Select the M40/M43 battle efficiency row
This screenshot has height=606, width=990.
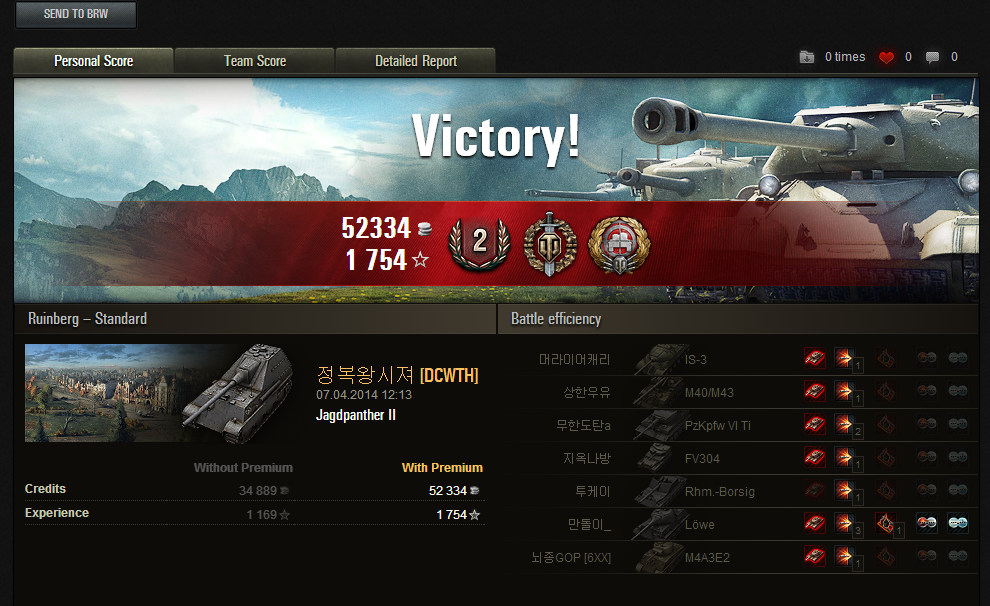[700, 392]
